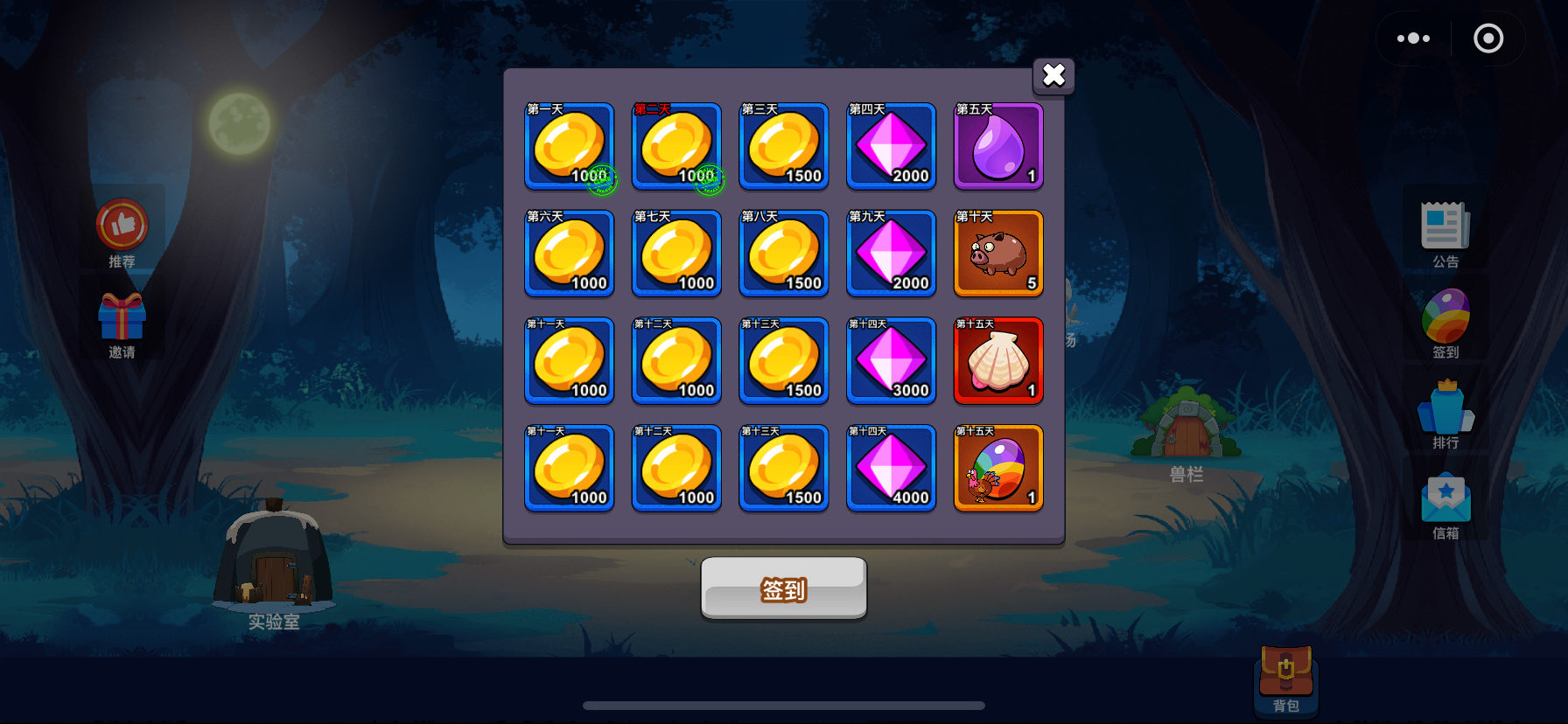Select the 4000 pink gem reward
This screenshot has height=724, width=1568.
coord(891,469)
